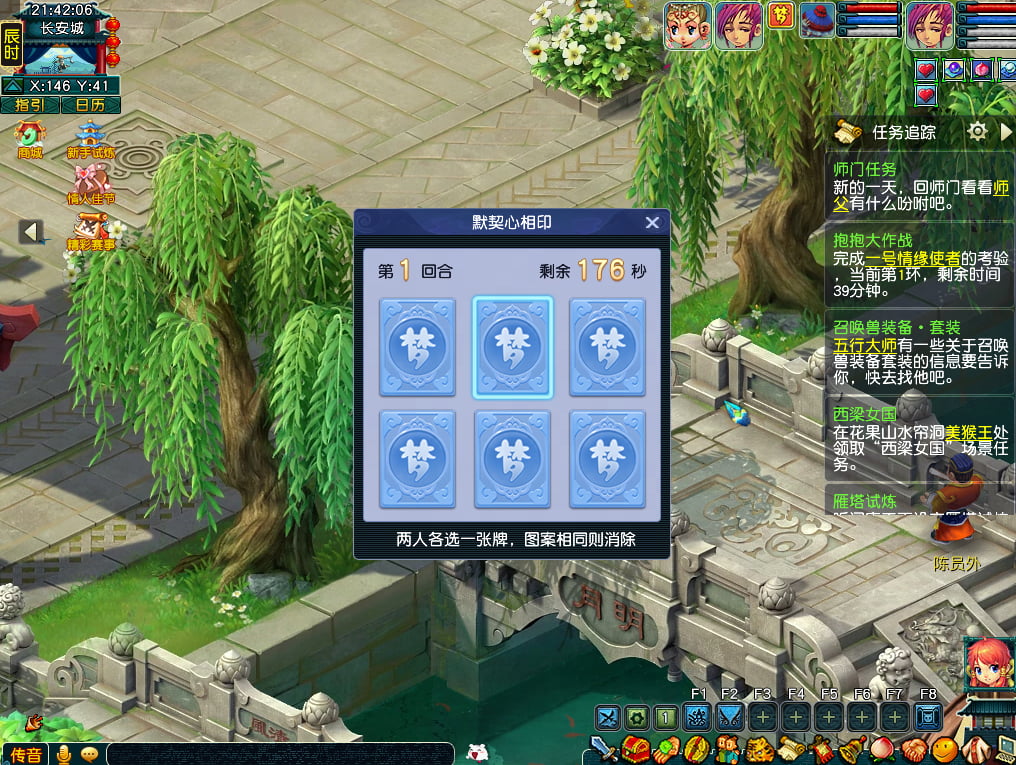Select the 抱抱大作战 quest entry

pyautogui.click(x=873, y=240)
